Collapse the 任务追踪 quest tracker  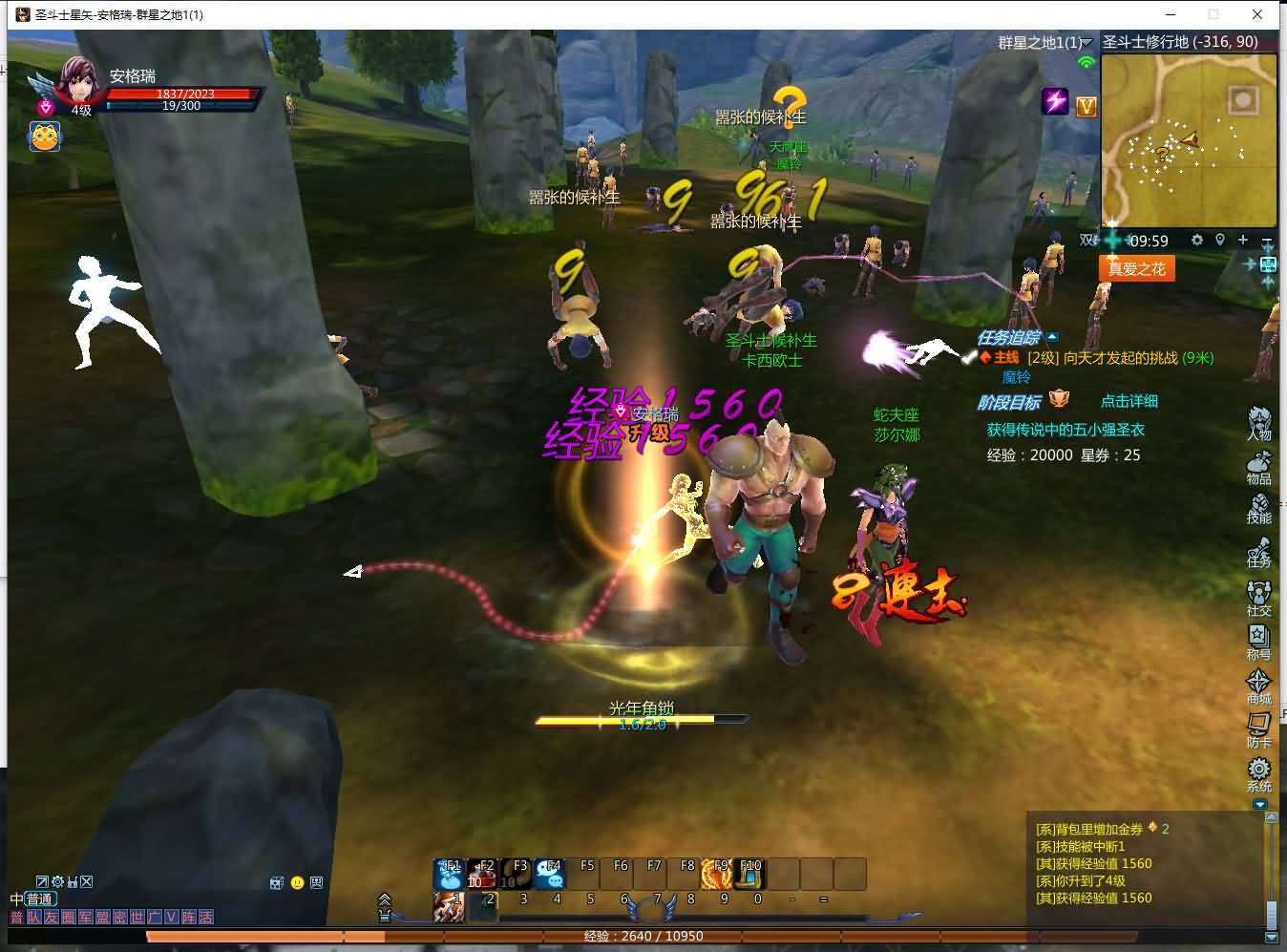1052,337
